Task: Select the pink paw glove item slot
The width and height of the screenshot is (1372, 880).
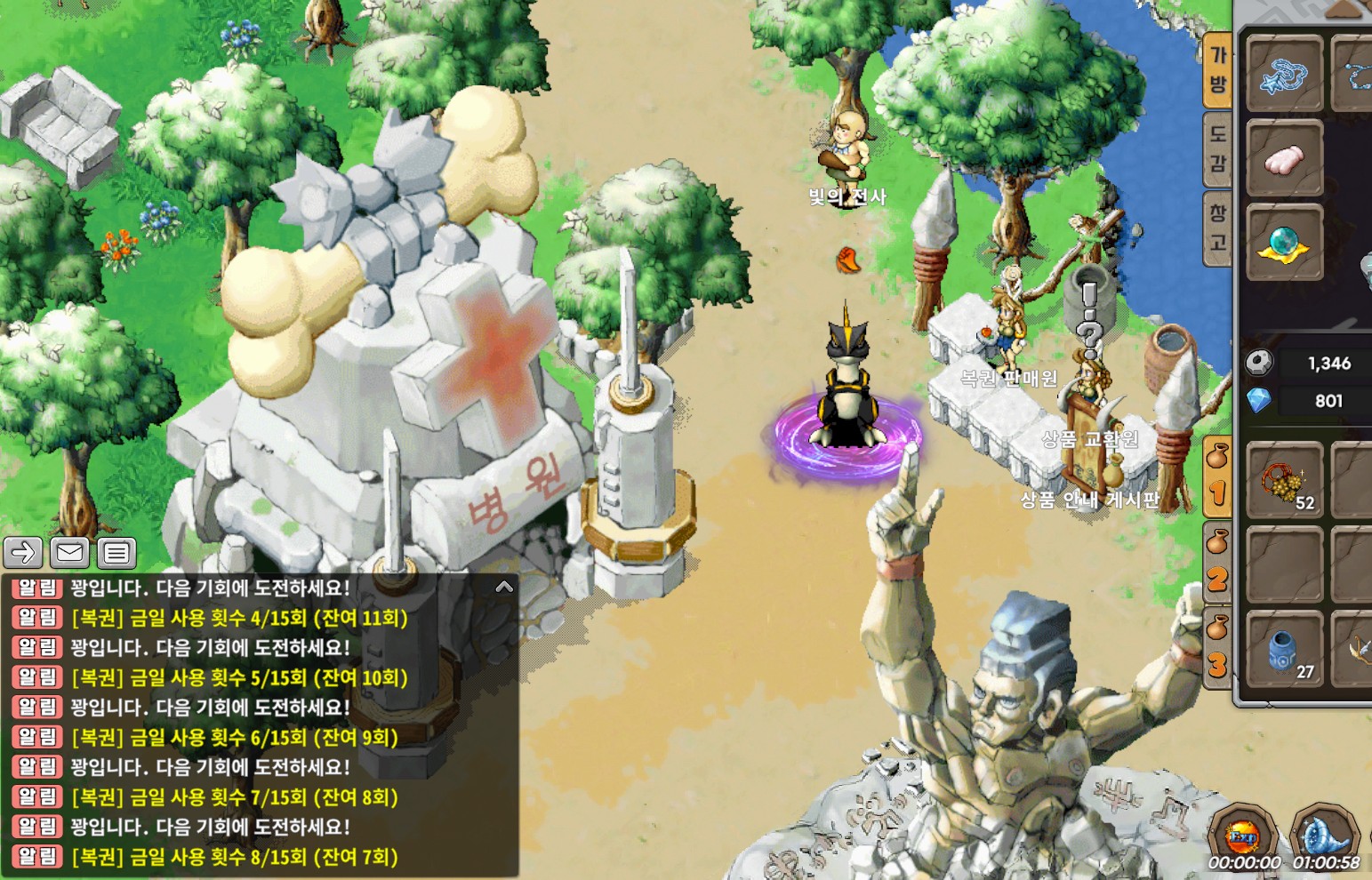Action: click(1284, 159)
